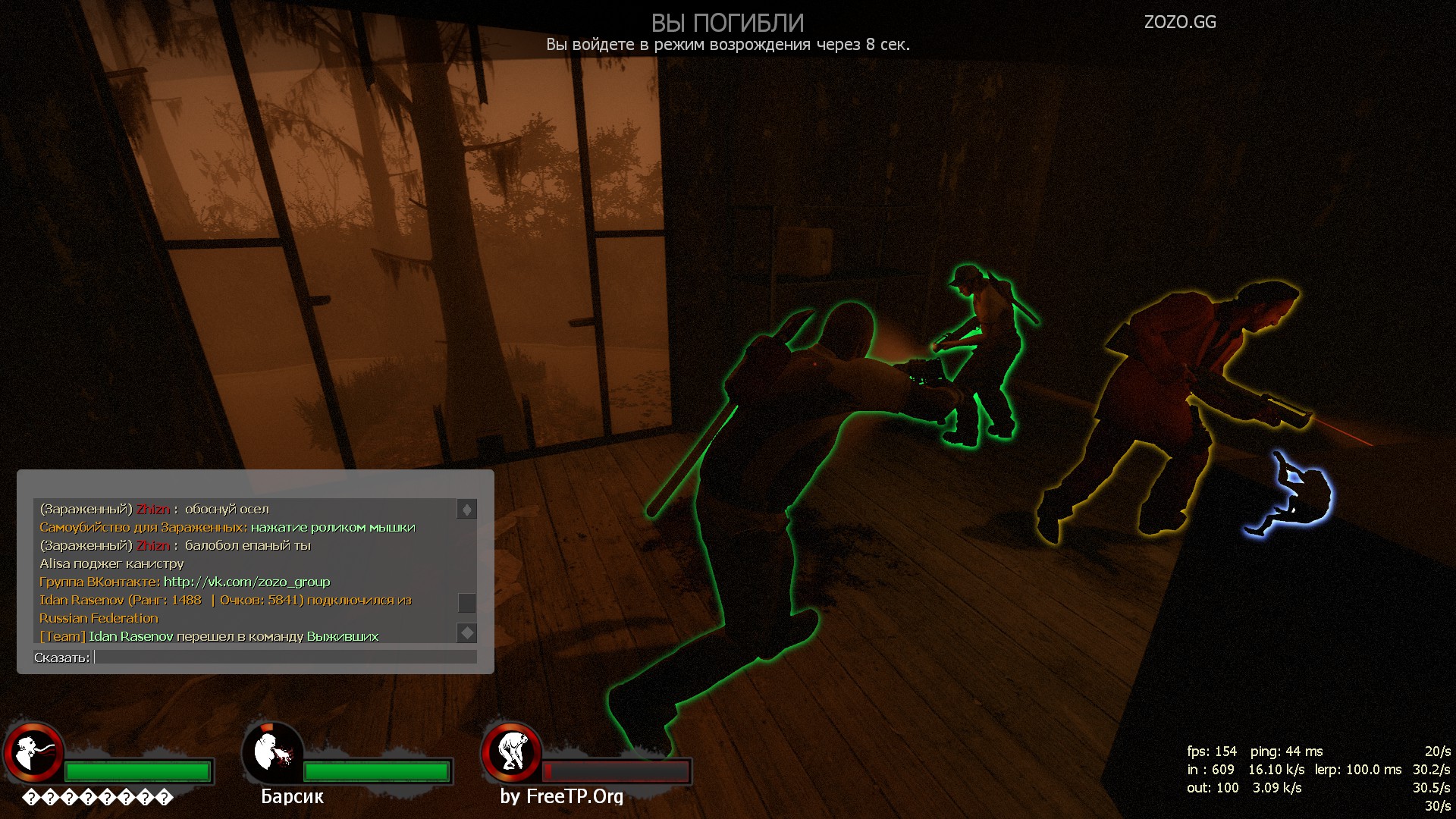
Task: Select the Hunter portrait of by FreeTP.Org
Action: (512, 752)
